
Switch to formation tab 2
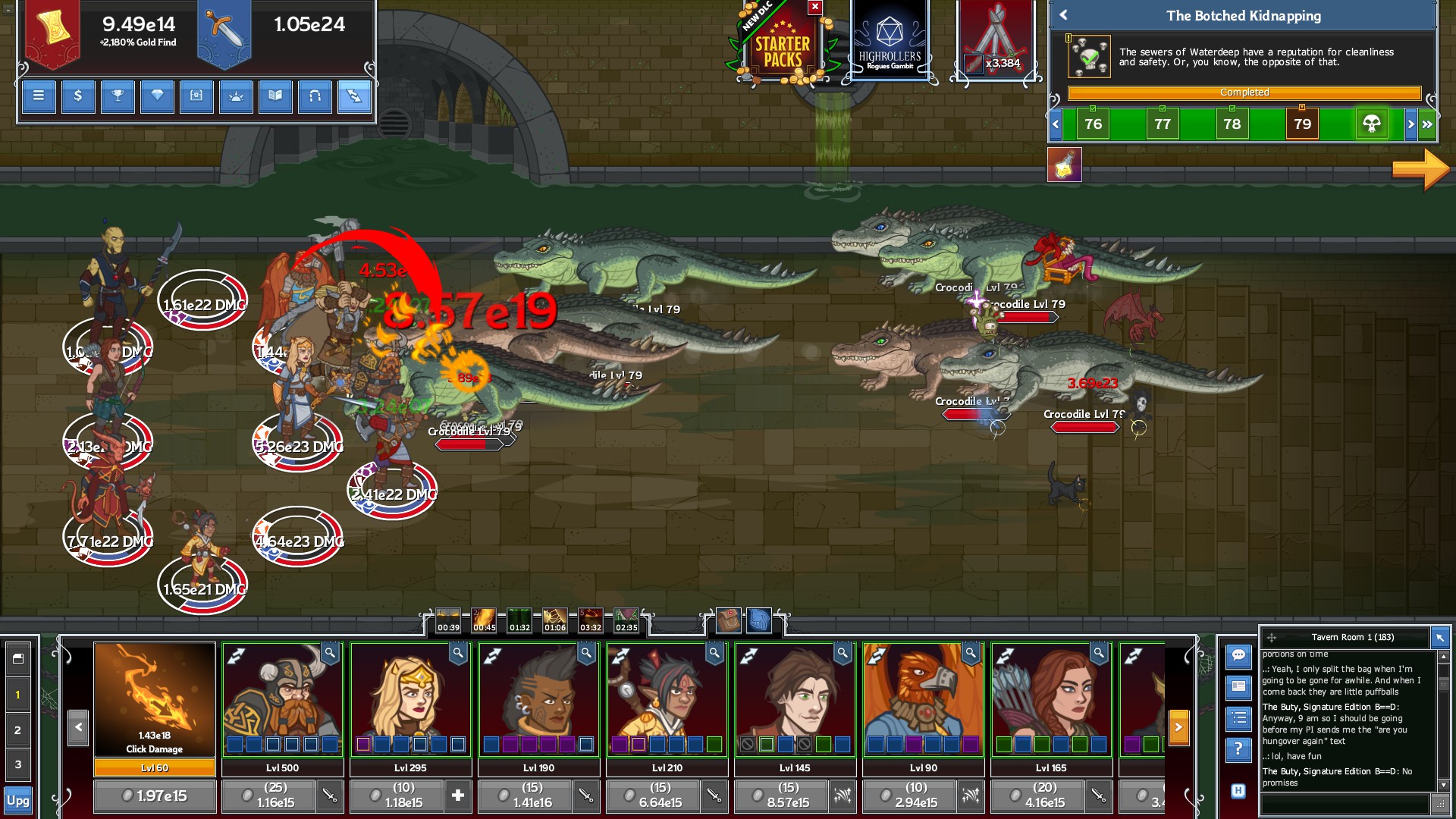[x=20, y=729]
